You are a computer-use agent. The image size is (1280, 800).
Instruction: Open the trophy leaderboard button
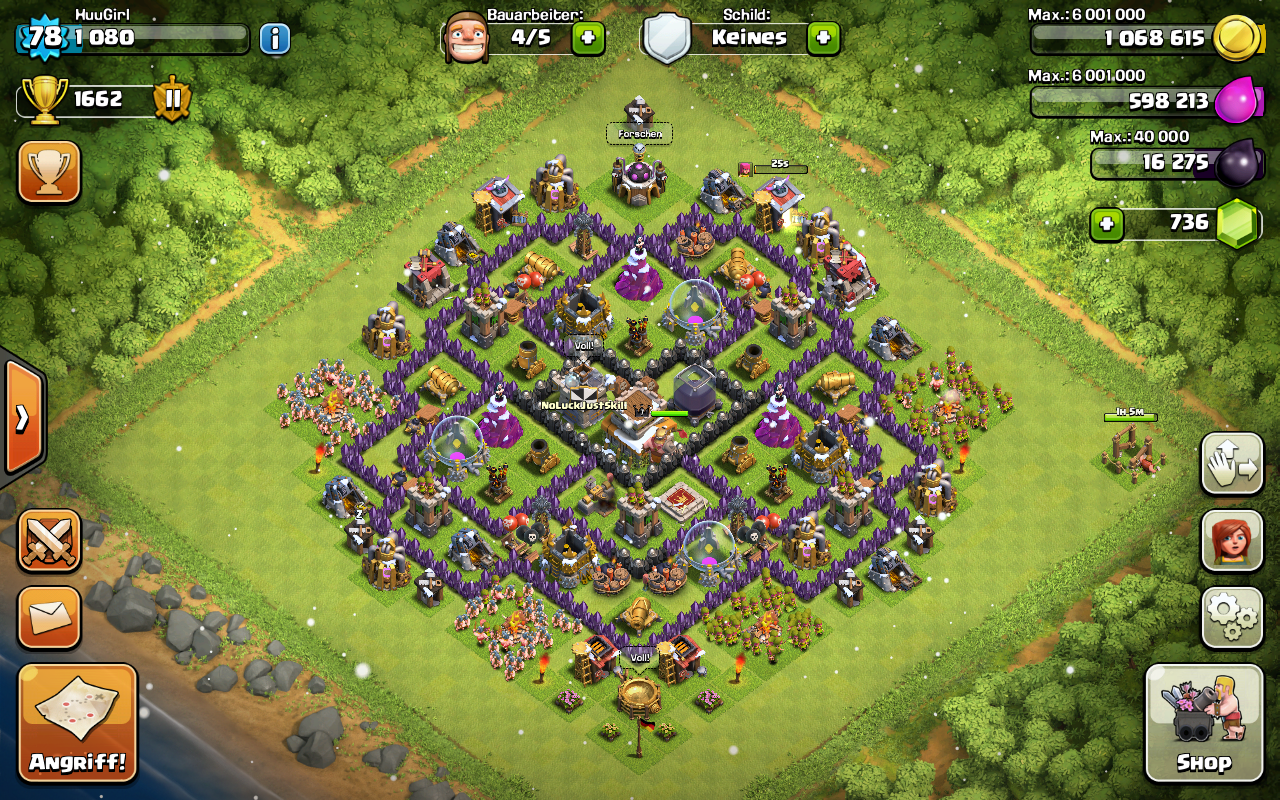(x=49, y=171)
